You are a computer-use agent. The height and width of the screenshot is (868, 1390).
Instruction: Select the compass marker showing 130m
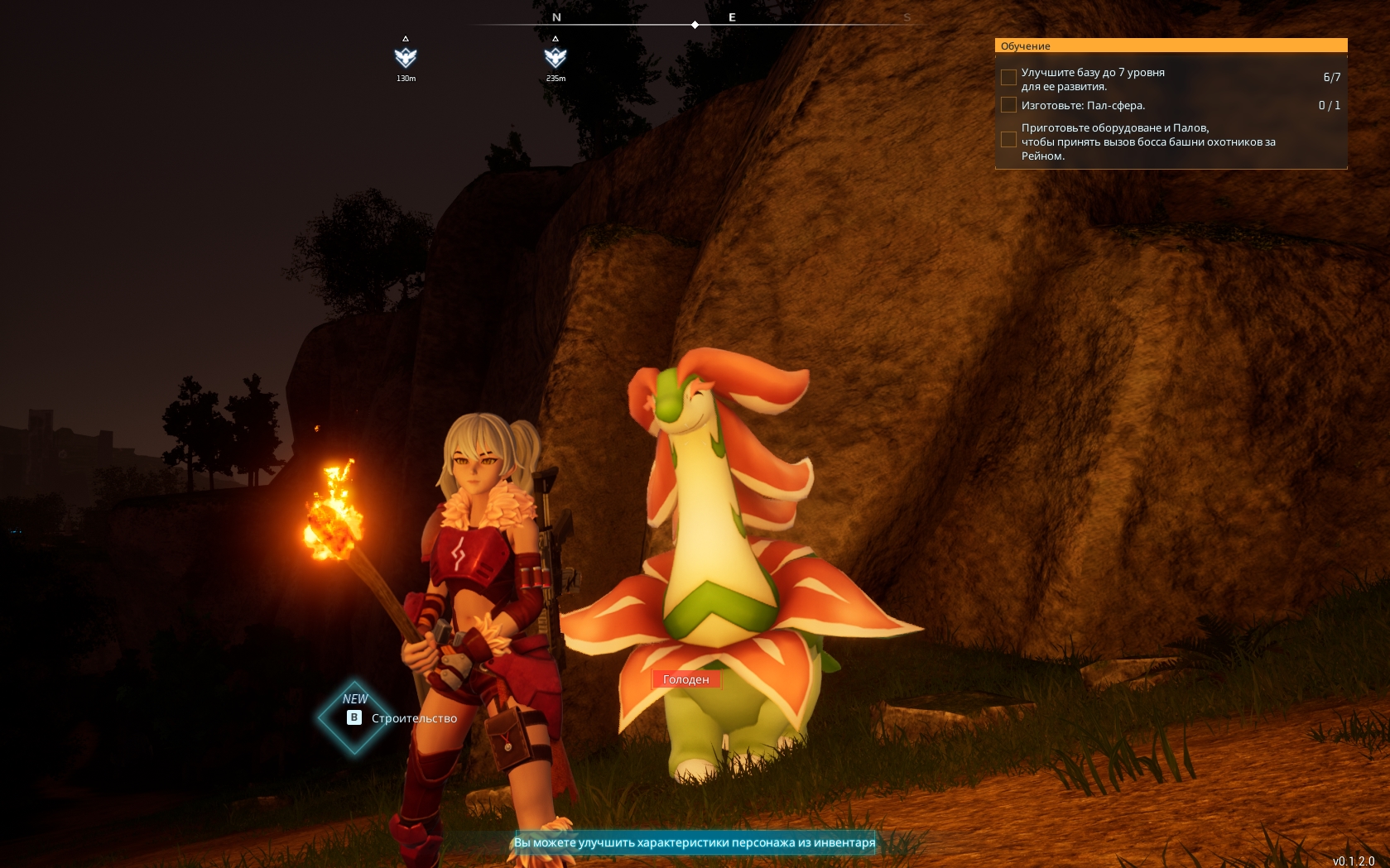[x=406, y=57]
